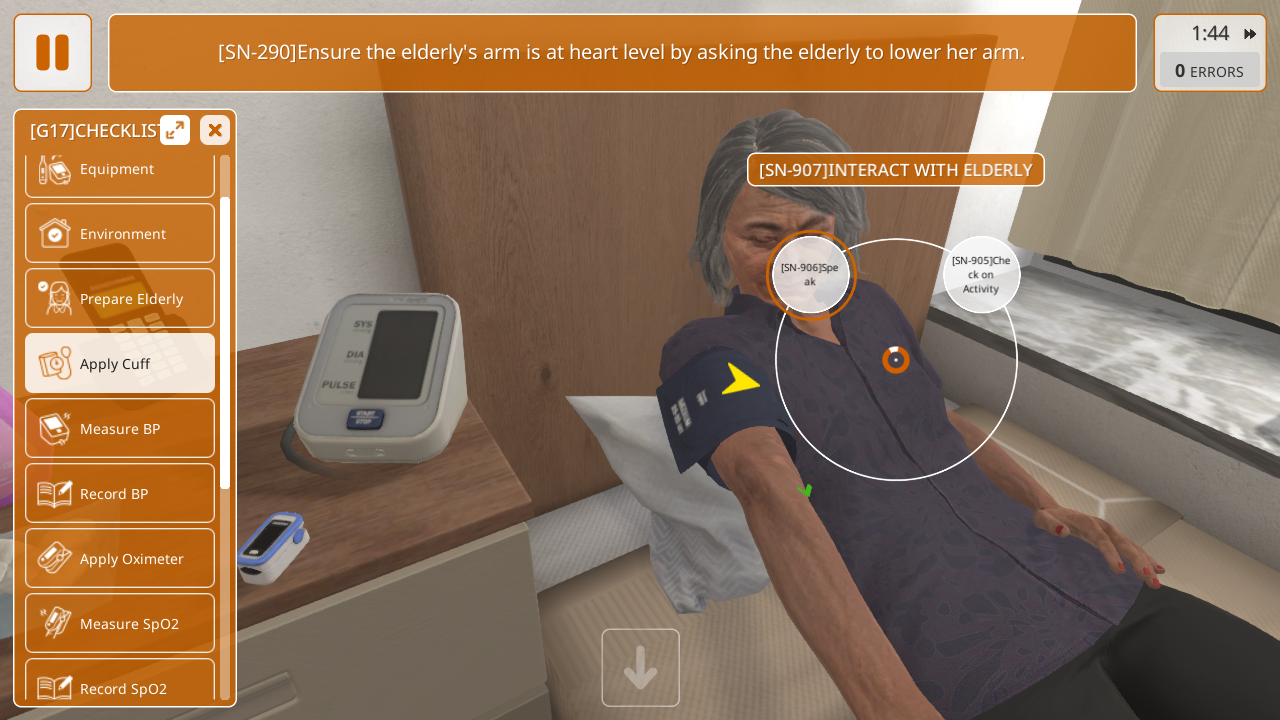Close the checklist panel
The image size is (1280, 720).
215,130
